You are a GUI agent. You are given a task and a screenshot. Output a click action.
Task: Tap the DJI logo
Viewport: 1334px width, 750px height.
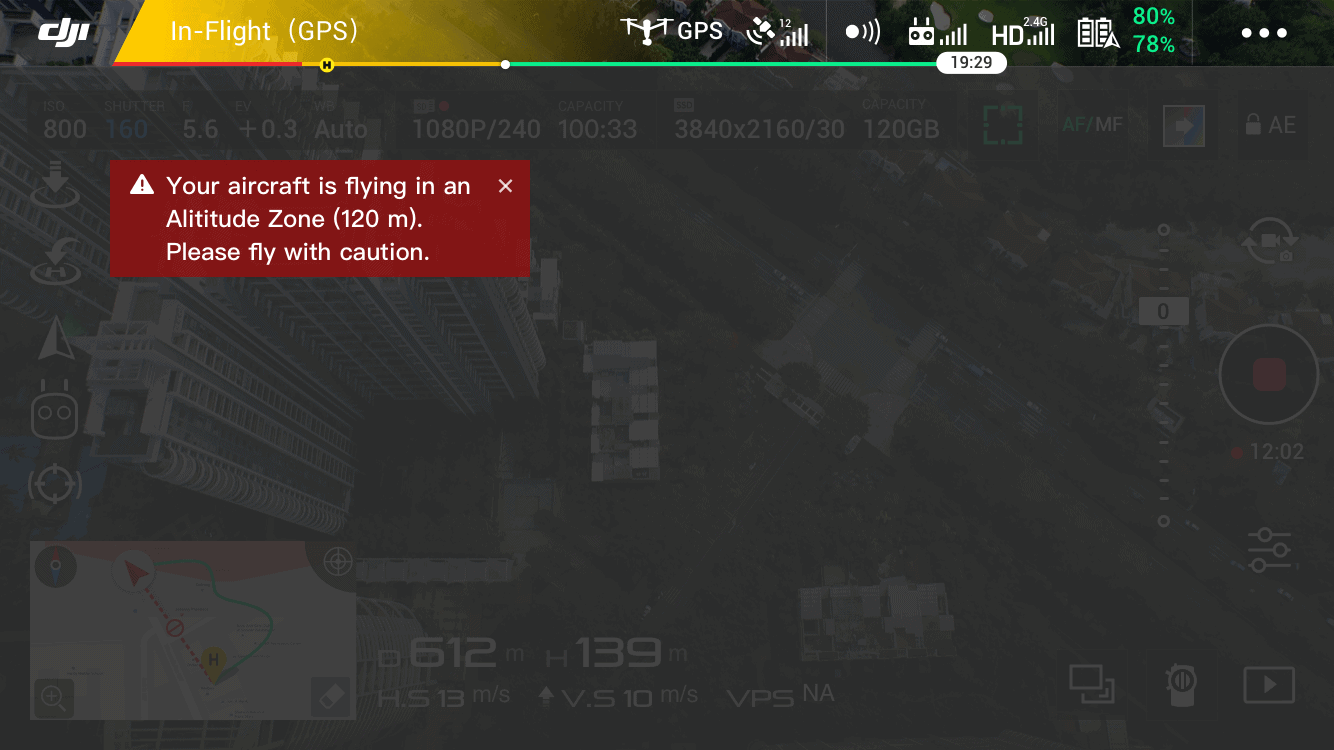point(64,32)
